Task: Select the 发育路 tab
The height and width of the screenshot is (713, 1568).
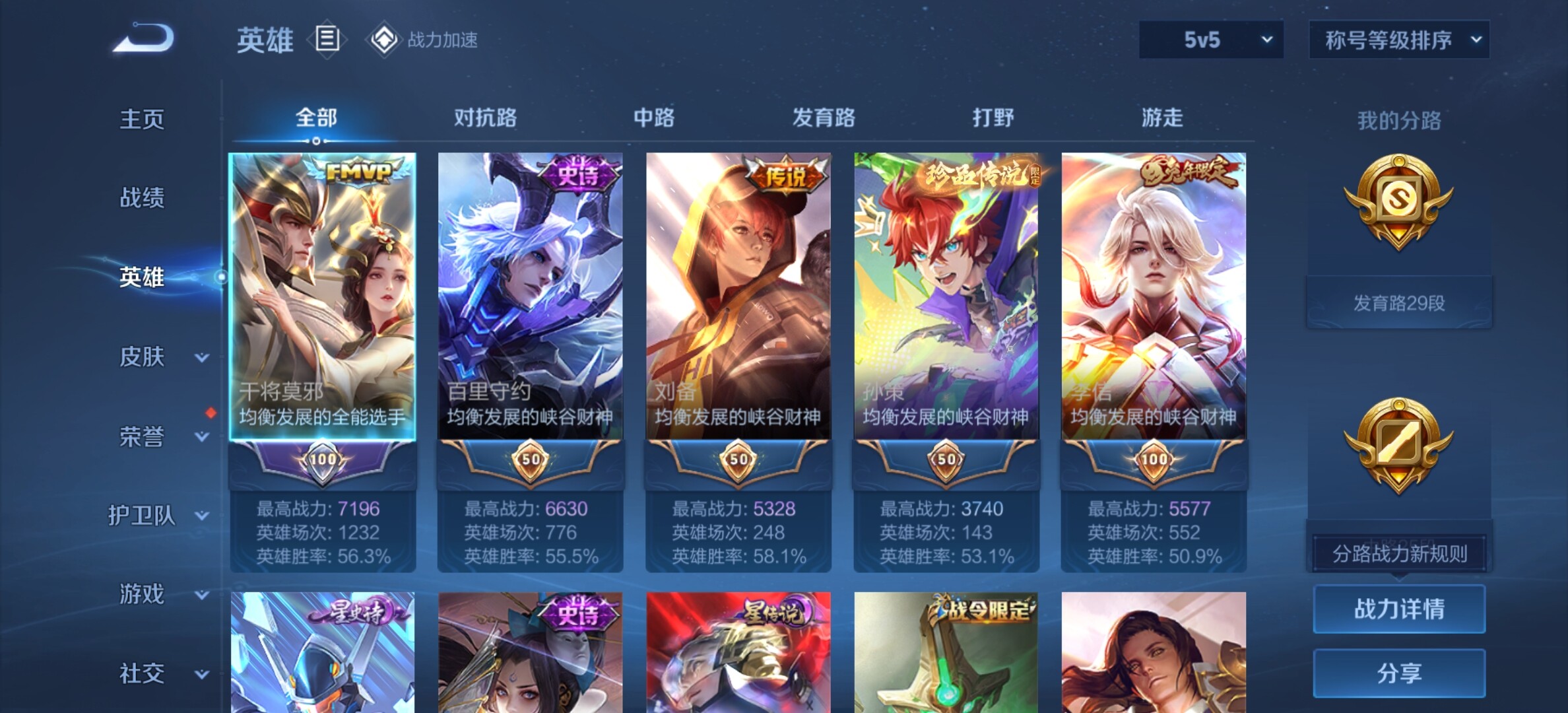Action: coord(824,118)
